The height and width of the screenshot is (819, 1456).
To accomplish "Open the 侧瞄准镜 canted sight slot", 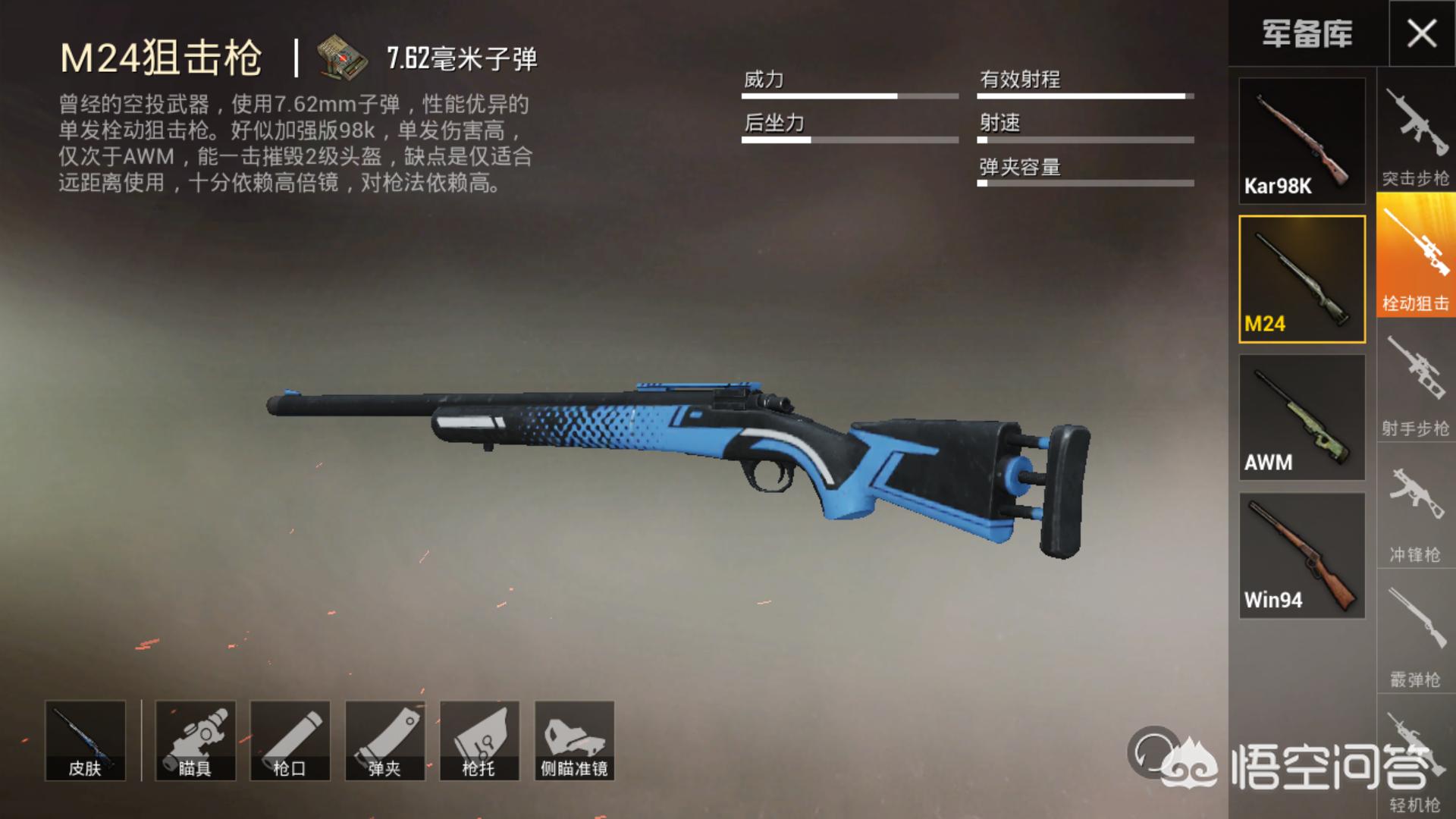I will coord(574,740).
